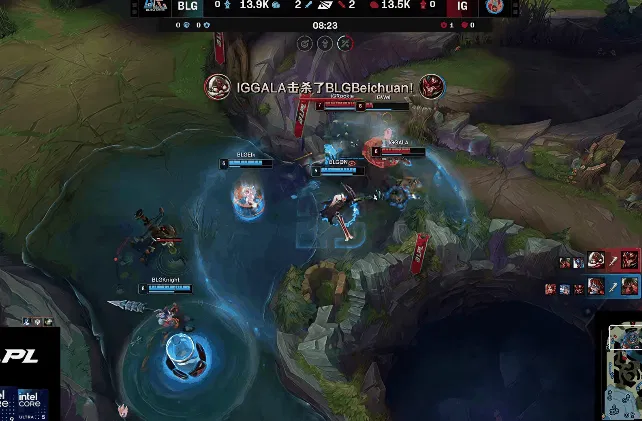Select the BLG team name tag

tap(187, 6)
